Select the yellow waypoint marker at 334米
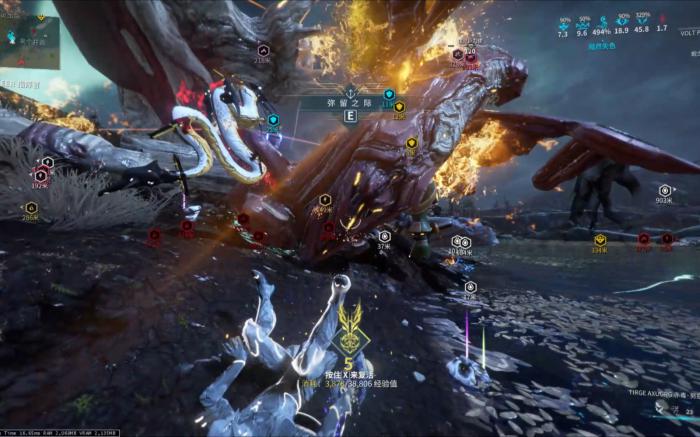 600,240
